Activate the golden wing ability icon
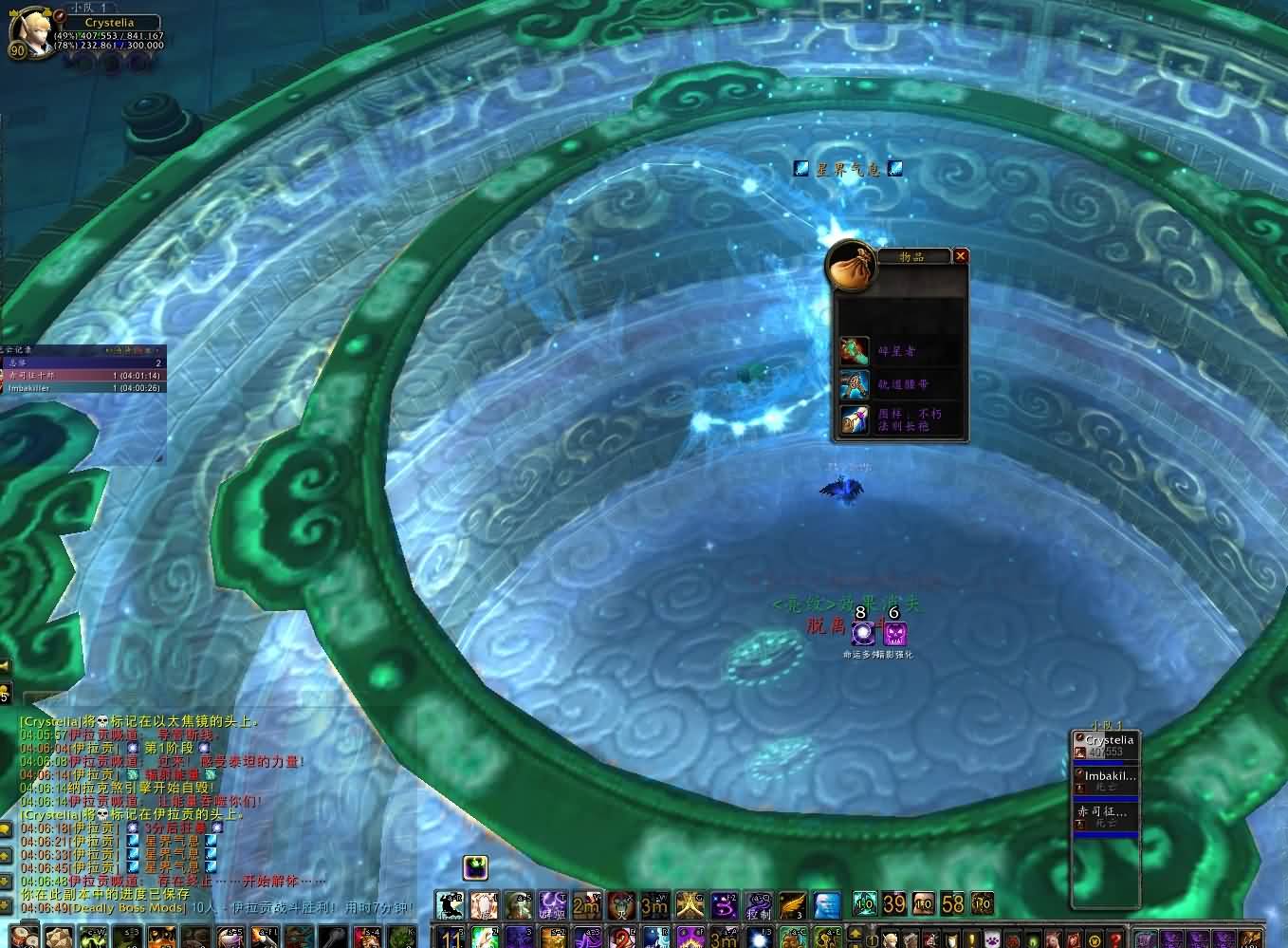Image resolution: width=1288 pixels, height=948 pixels. [792, 905]
